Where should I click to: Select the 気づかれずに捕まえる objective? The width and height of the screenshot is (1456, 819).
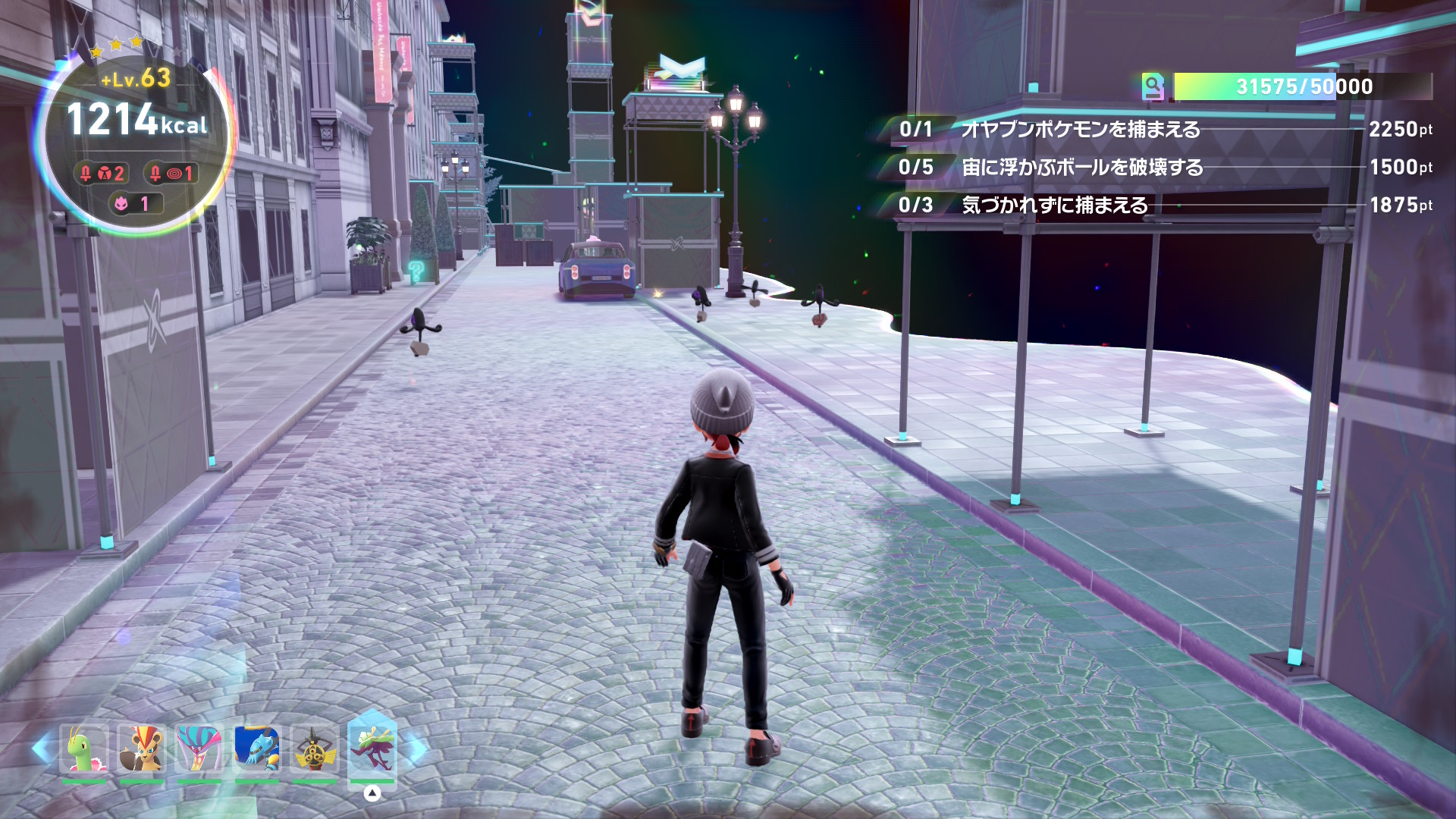click(1054, 206)
